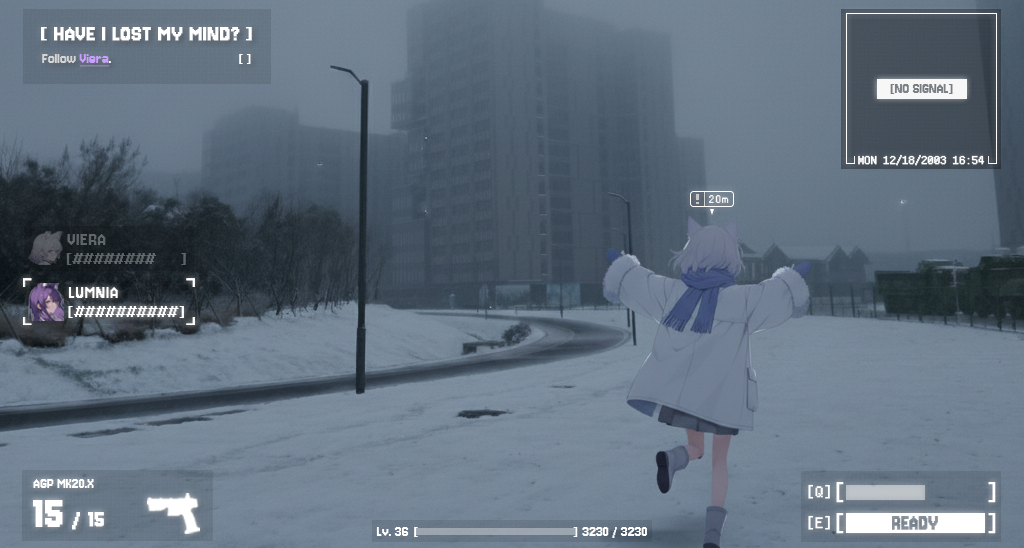The width and height of the screenshot is (1024, 548).
Task: Activate the READY skill bar
Action: pos(914,523)
